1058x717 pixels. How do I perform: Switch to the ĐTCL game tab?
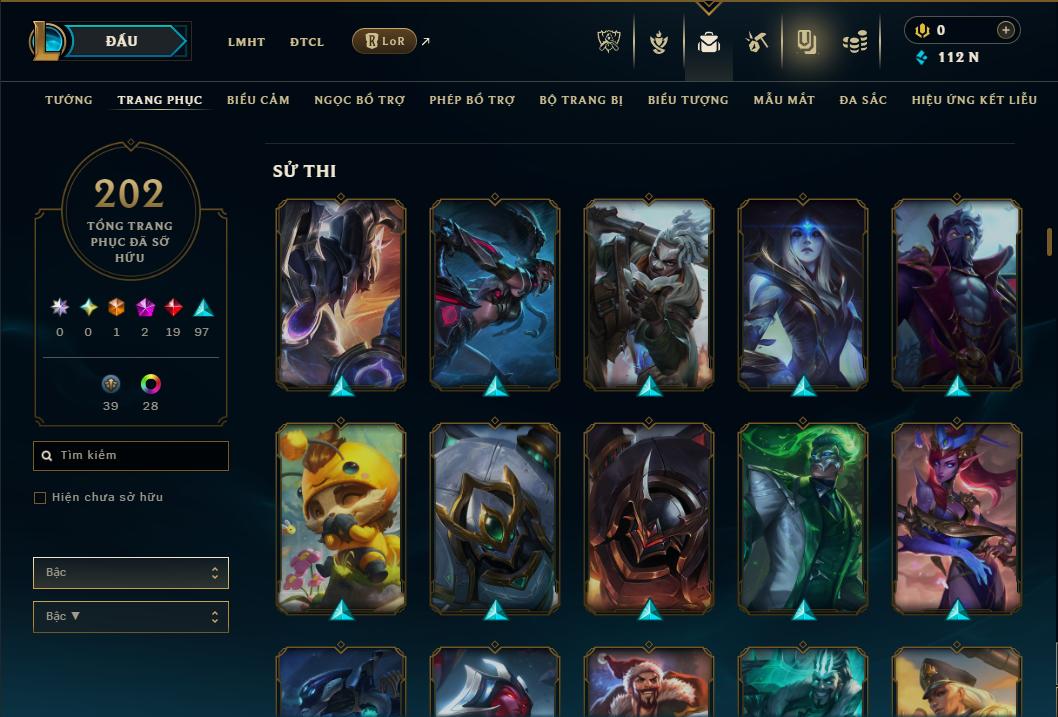pos(307,42)
